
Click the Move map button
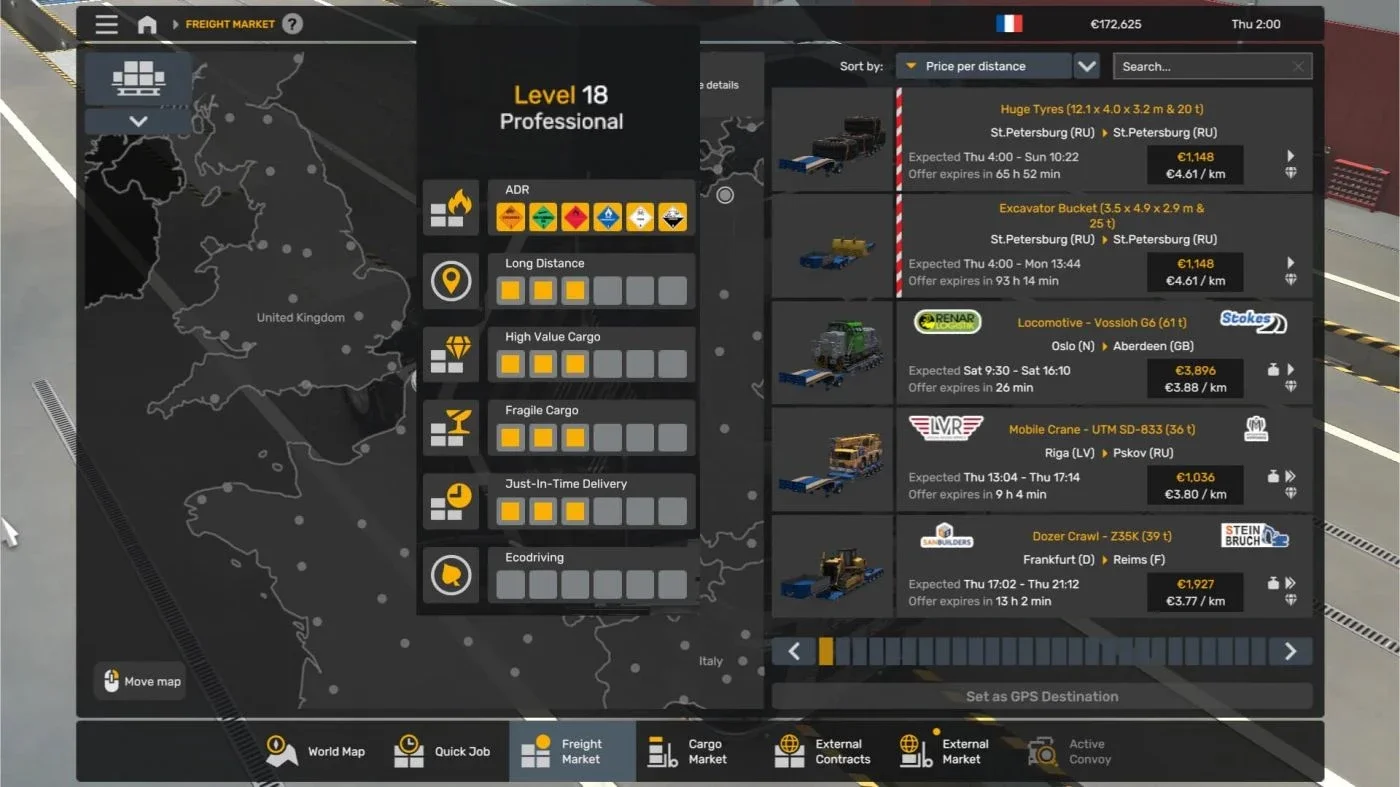[x=139, y=681]
